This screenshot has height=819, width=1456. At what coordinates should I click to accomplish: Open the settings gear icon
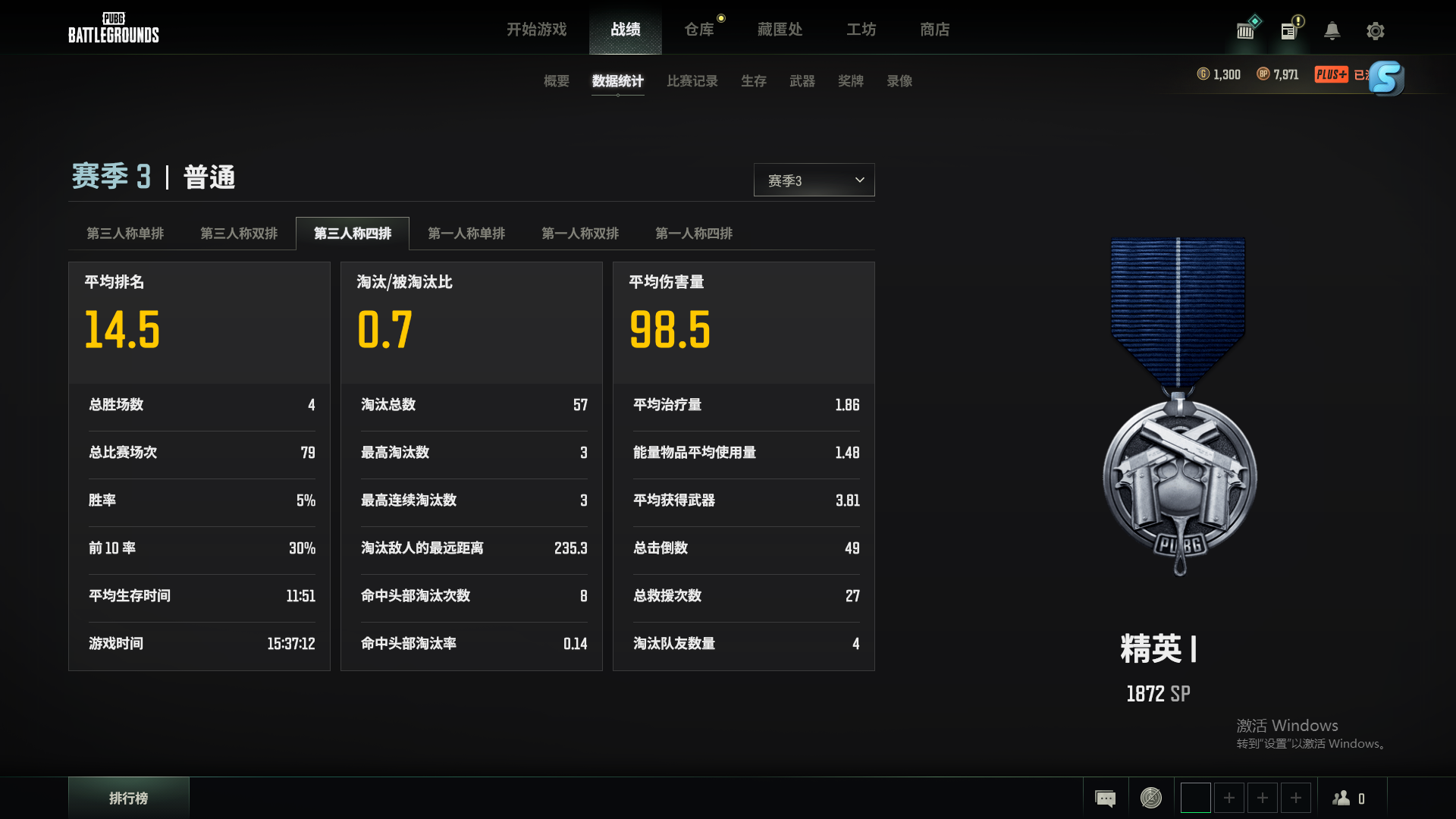[x=1375, y=31]
